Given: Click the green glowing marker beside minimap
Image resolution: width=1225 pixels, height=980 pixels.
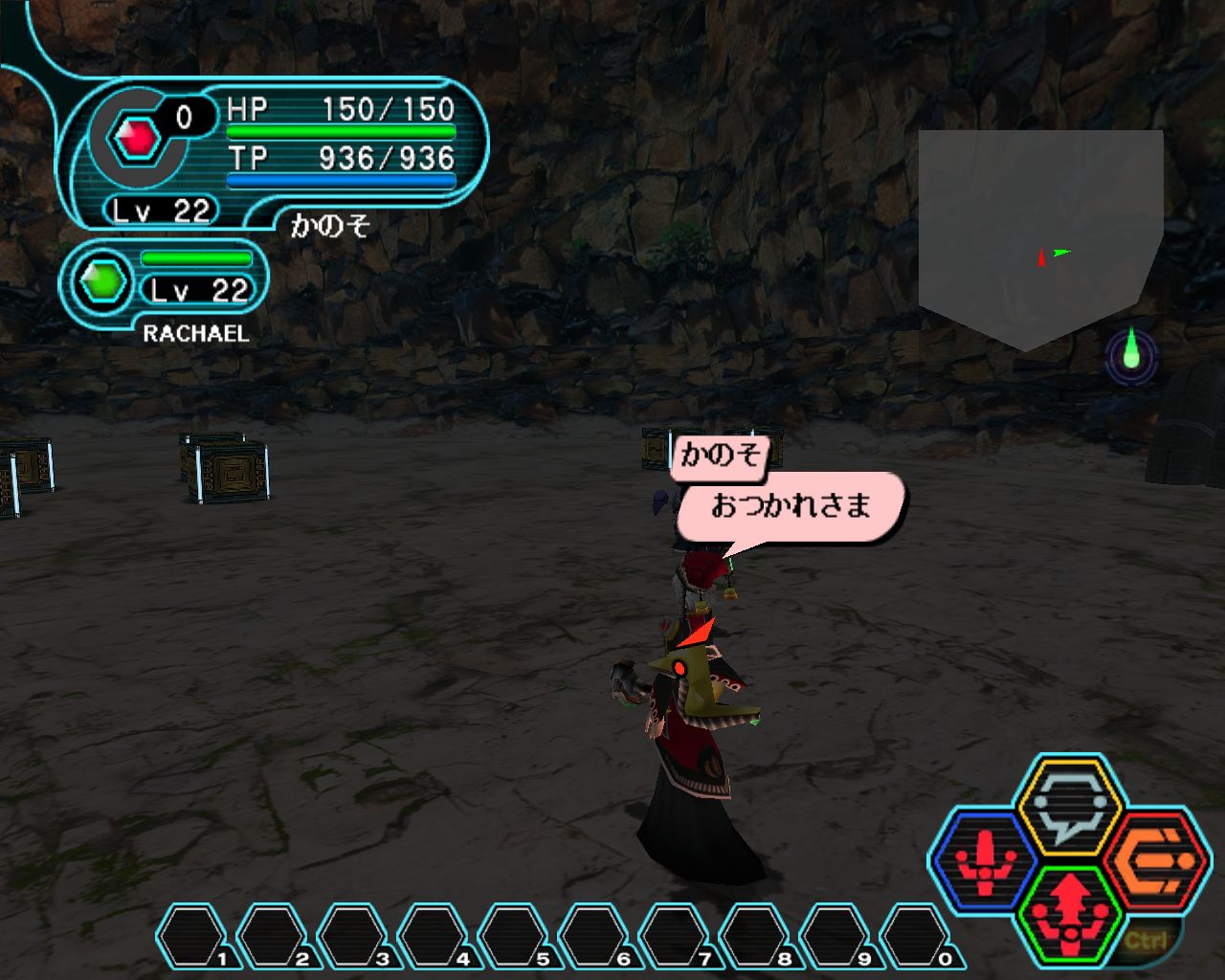Looking at the screenshot, I should (1131, 352).
